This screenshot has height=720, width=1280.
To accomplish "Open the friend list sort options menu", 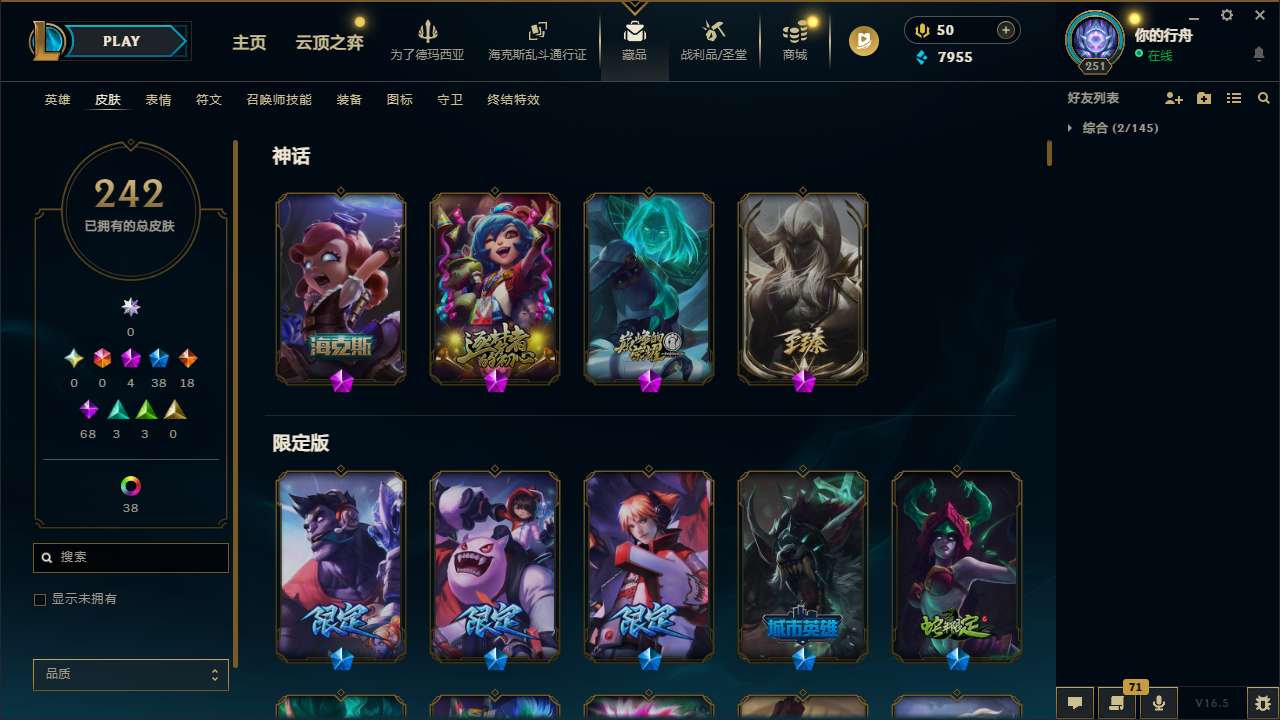I will pyautogui.click(x=1233, y=98).
